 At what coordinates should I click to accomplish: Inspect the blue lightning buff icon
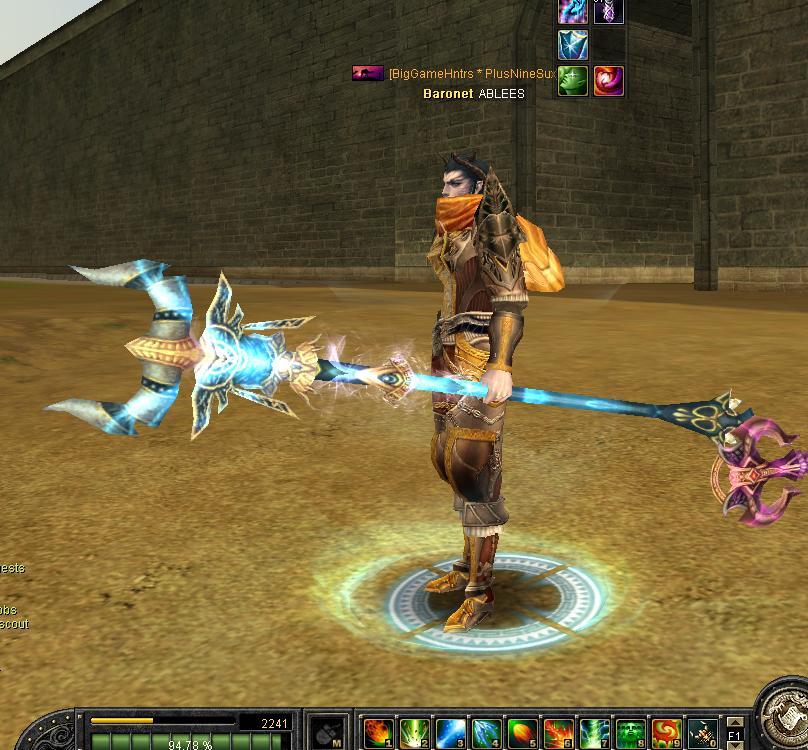(x=573, y=10)
